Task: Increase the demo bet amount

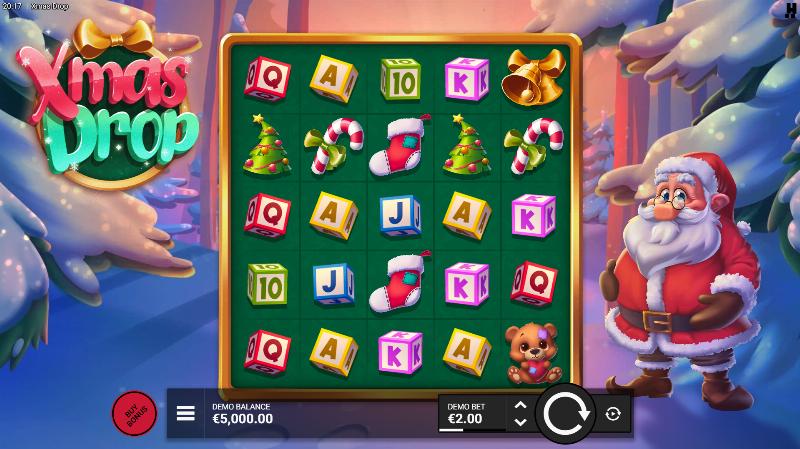Action: (x=519, y=405)
